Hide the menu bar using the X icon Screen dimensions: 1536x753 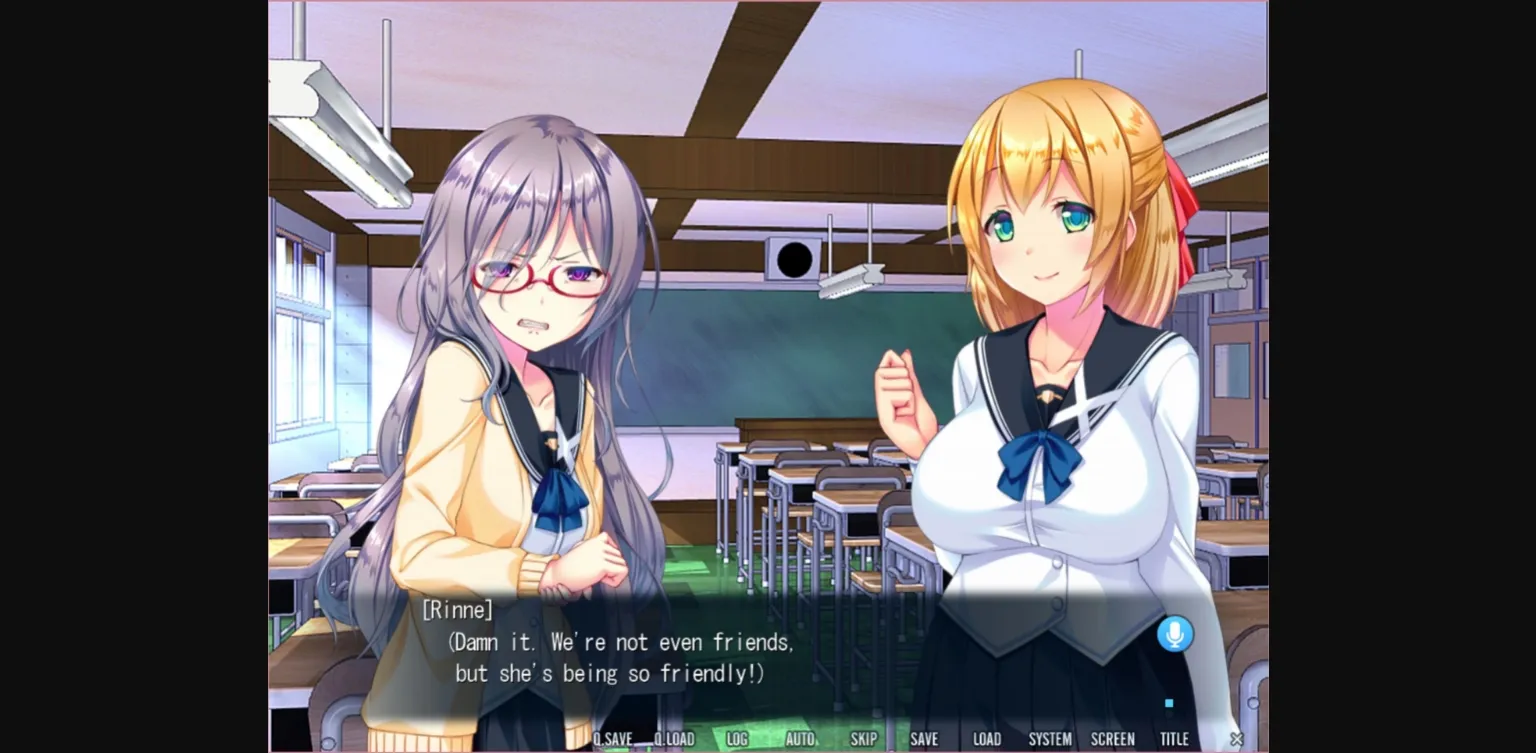coord(1236,738)
